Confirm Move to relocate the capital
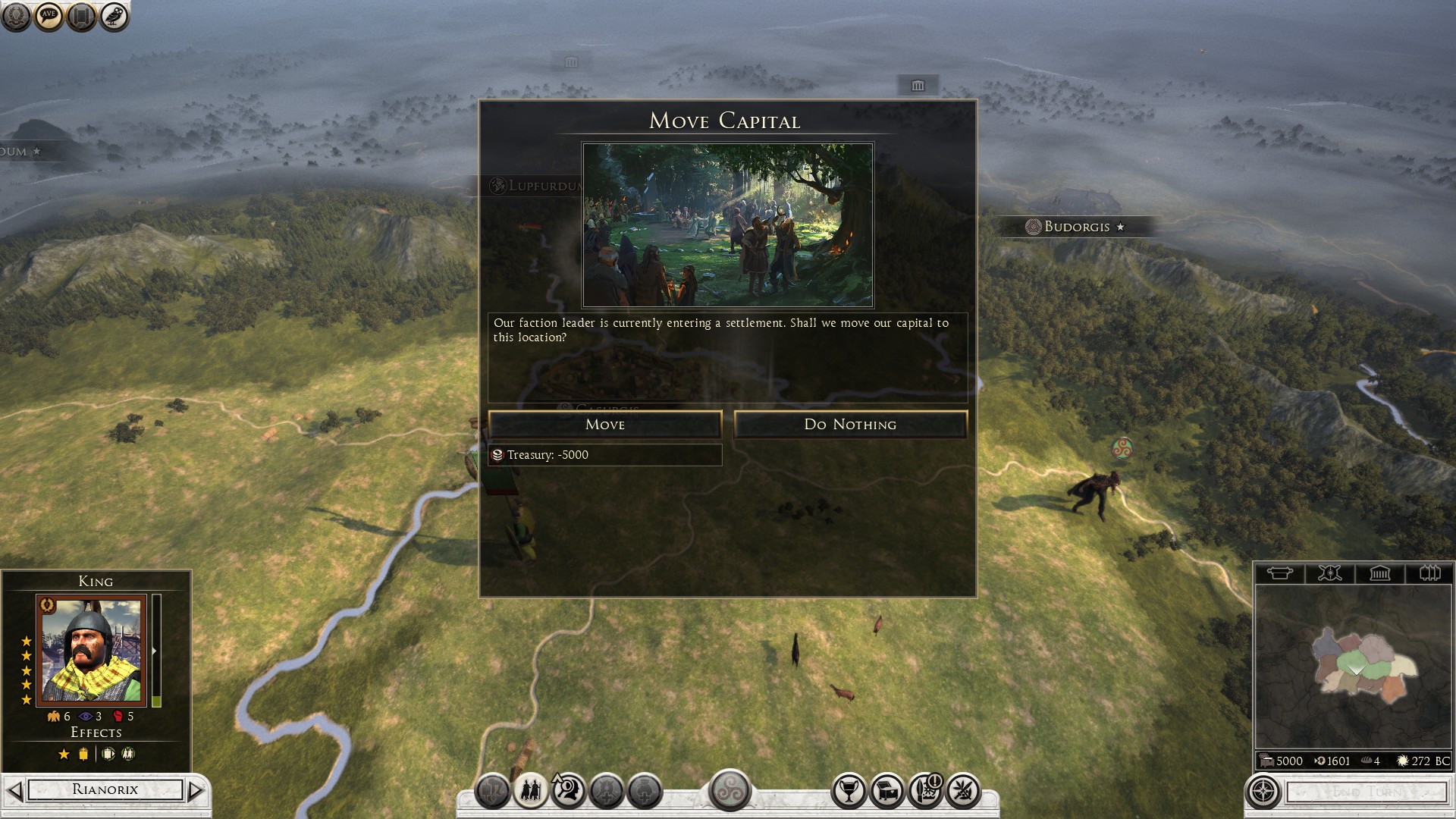Image resolution: width=1456 pixels, height=819 pixels. (x=604, y=425)
